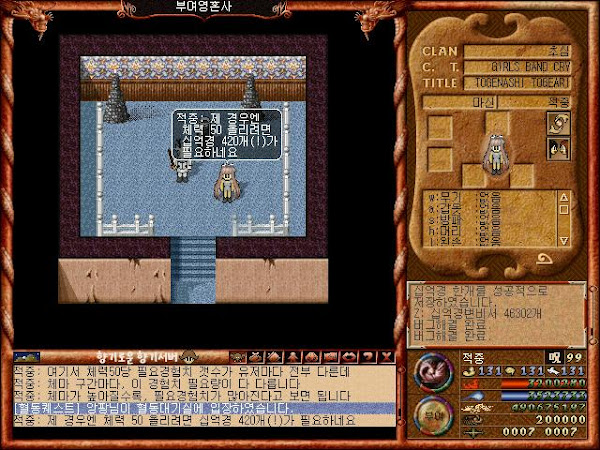Close the chat panel with the X button
Image resolution: width=600 pixels, height=450 pixels.
pyautogui.click(x=385, y=356)
